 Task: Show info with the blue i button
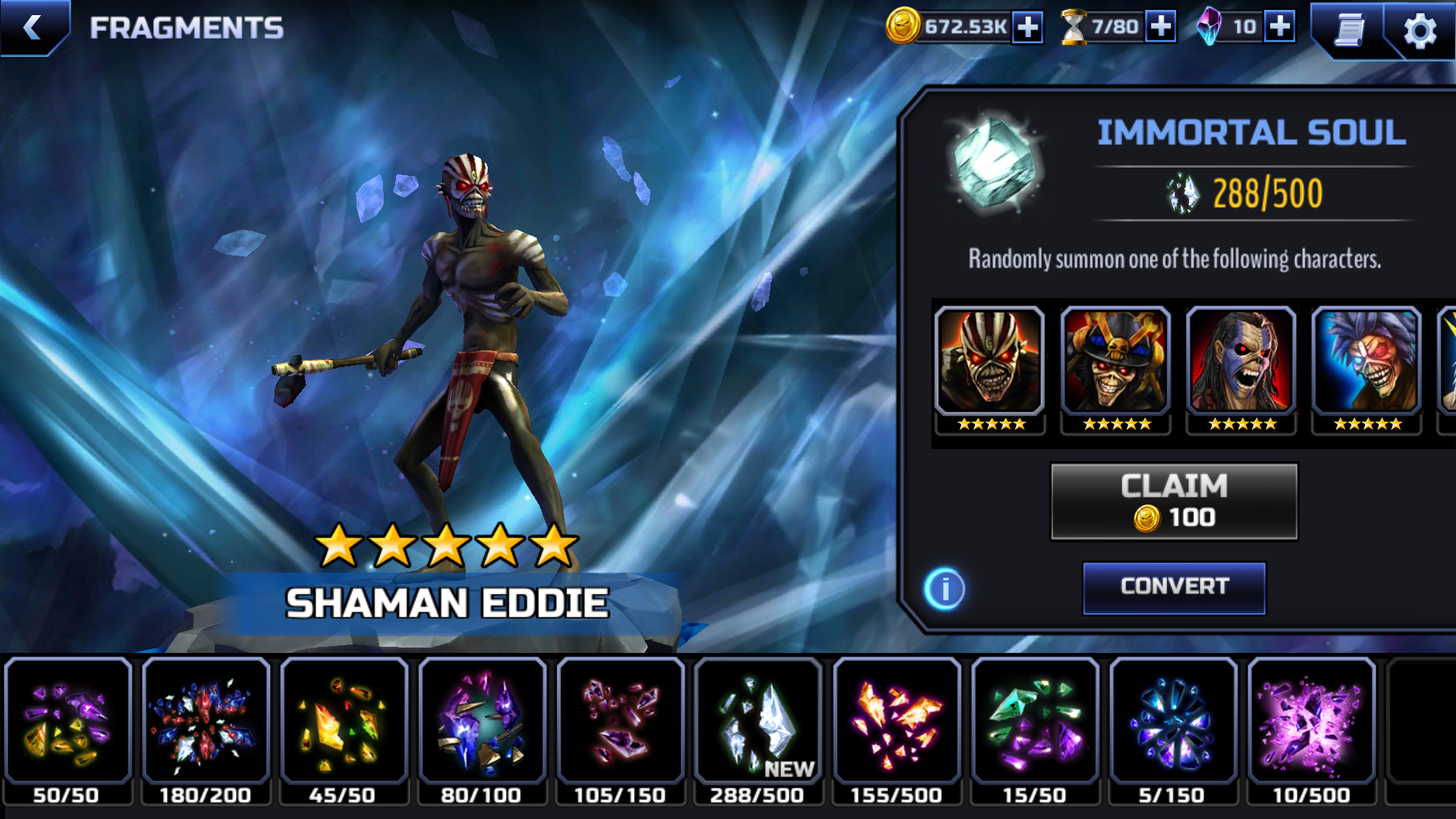coord(945,588)
